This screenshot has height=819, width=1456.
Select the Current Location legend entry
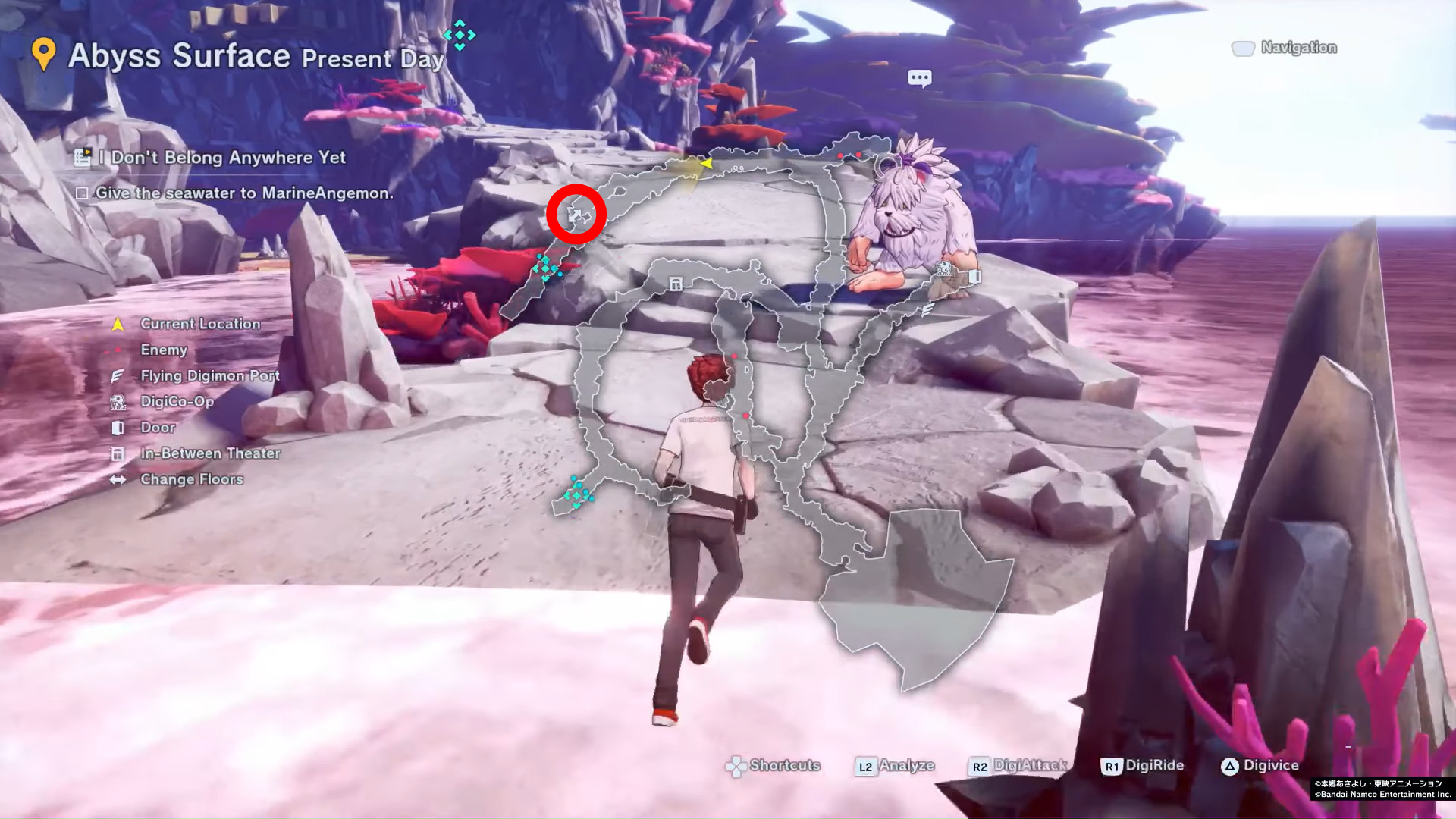(199, 324)
